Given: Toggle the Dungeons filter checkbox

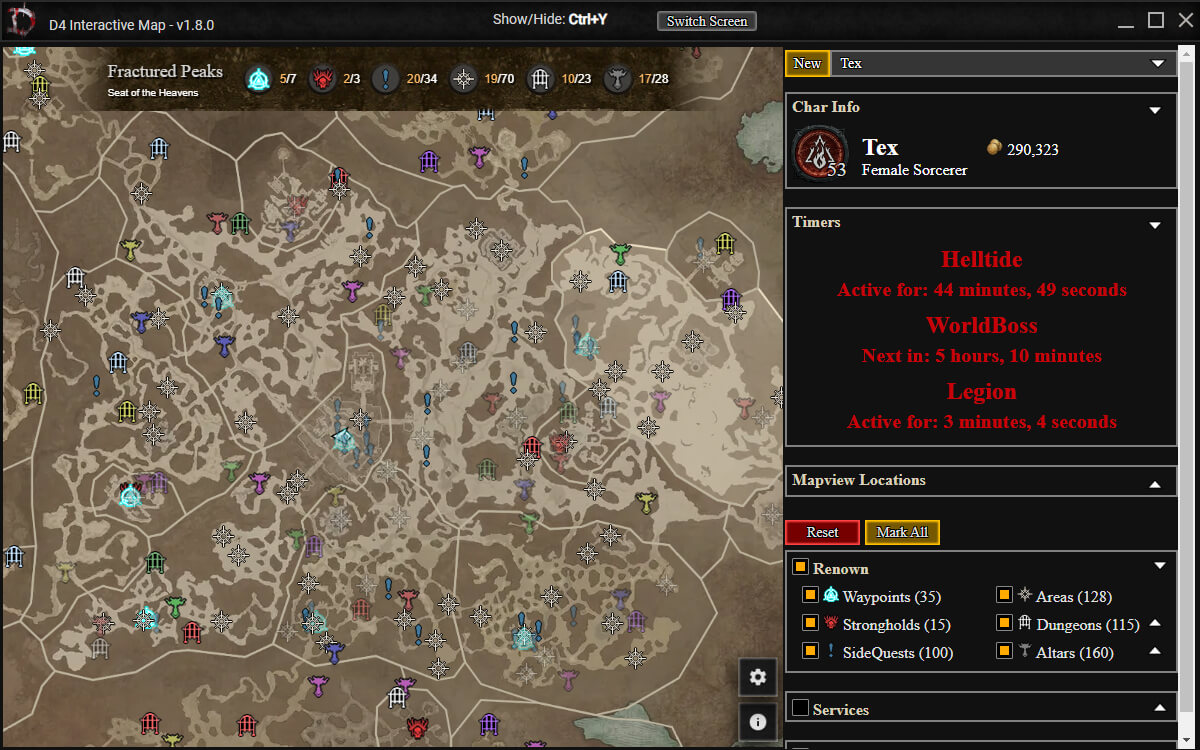Looking at the screenshot, I should pos(1004,624).
